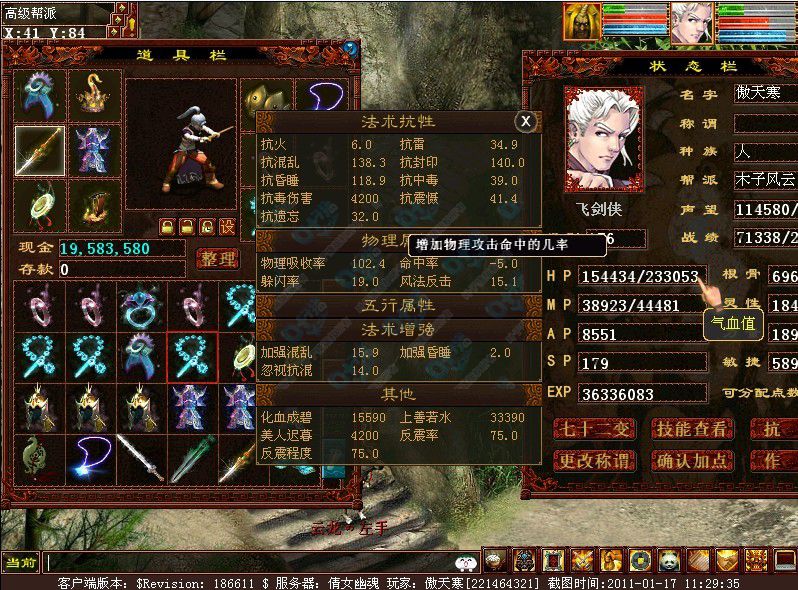
Task: Confirm stat points with 确认加点
Action: click(x=691, y=461)
